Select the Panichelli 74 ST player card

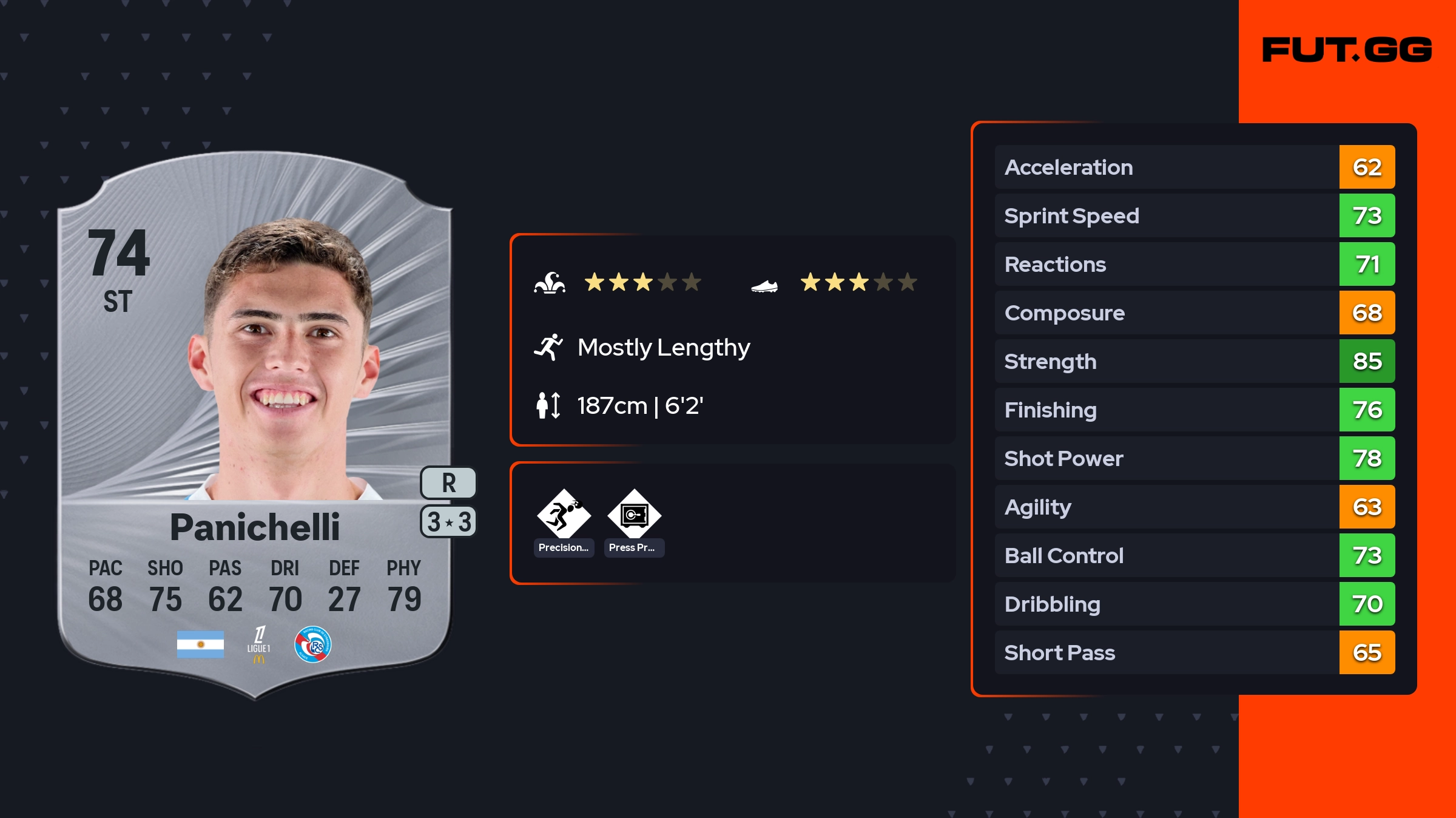(x=255, y=425)
